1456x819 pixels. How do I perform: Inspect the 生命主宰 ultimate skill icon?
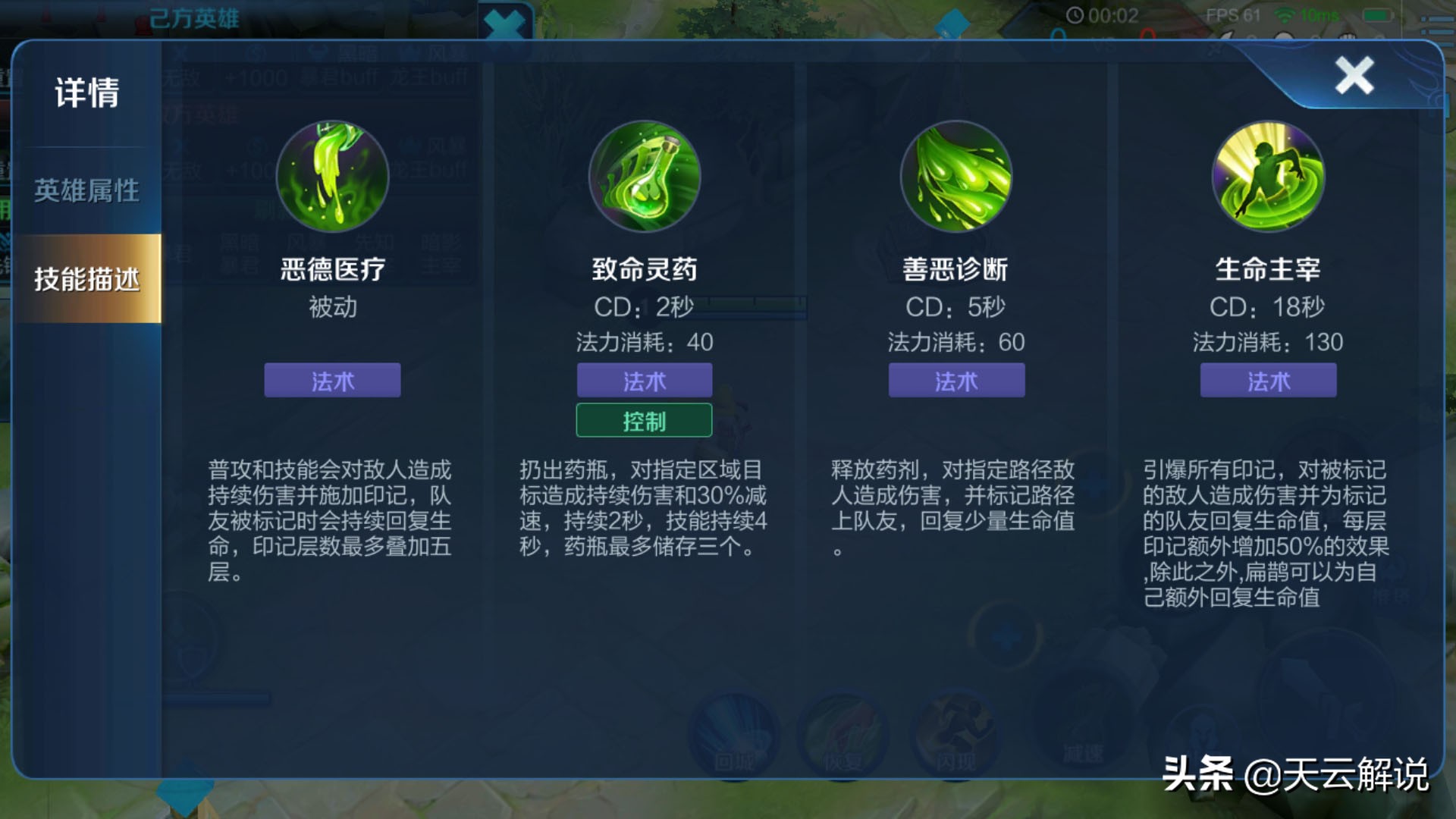pyautogui.click(x=1268, y=176)
